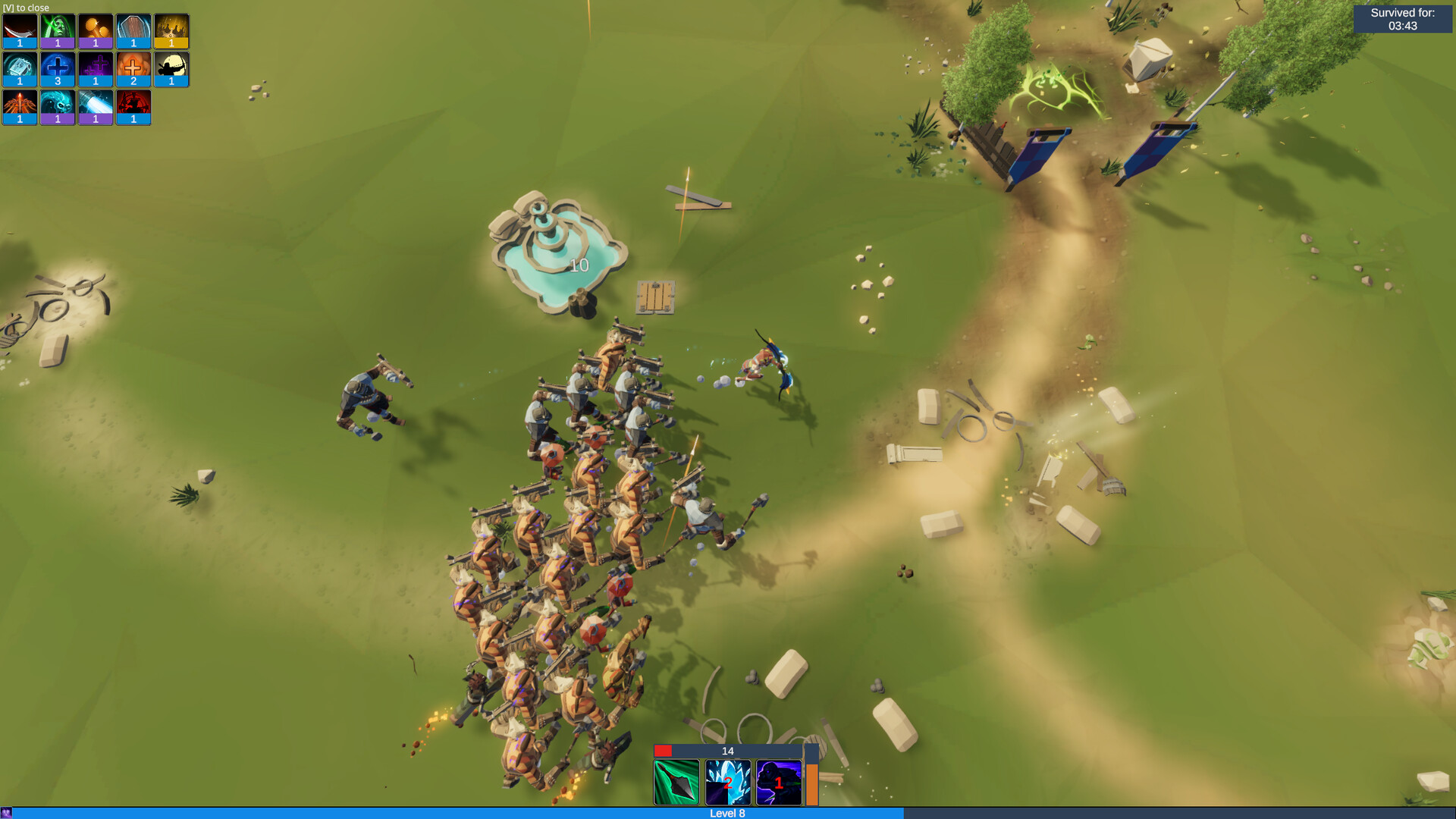Select the blue cross healing upgrade
This screenshot has width=1456, height=819.
58,65
